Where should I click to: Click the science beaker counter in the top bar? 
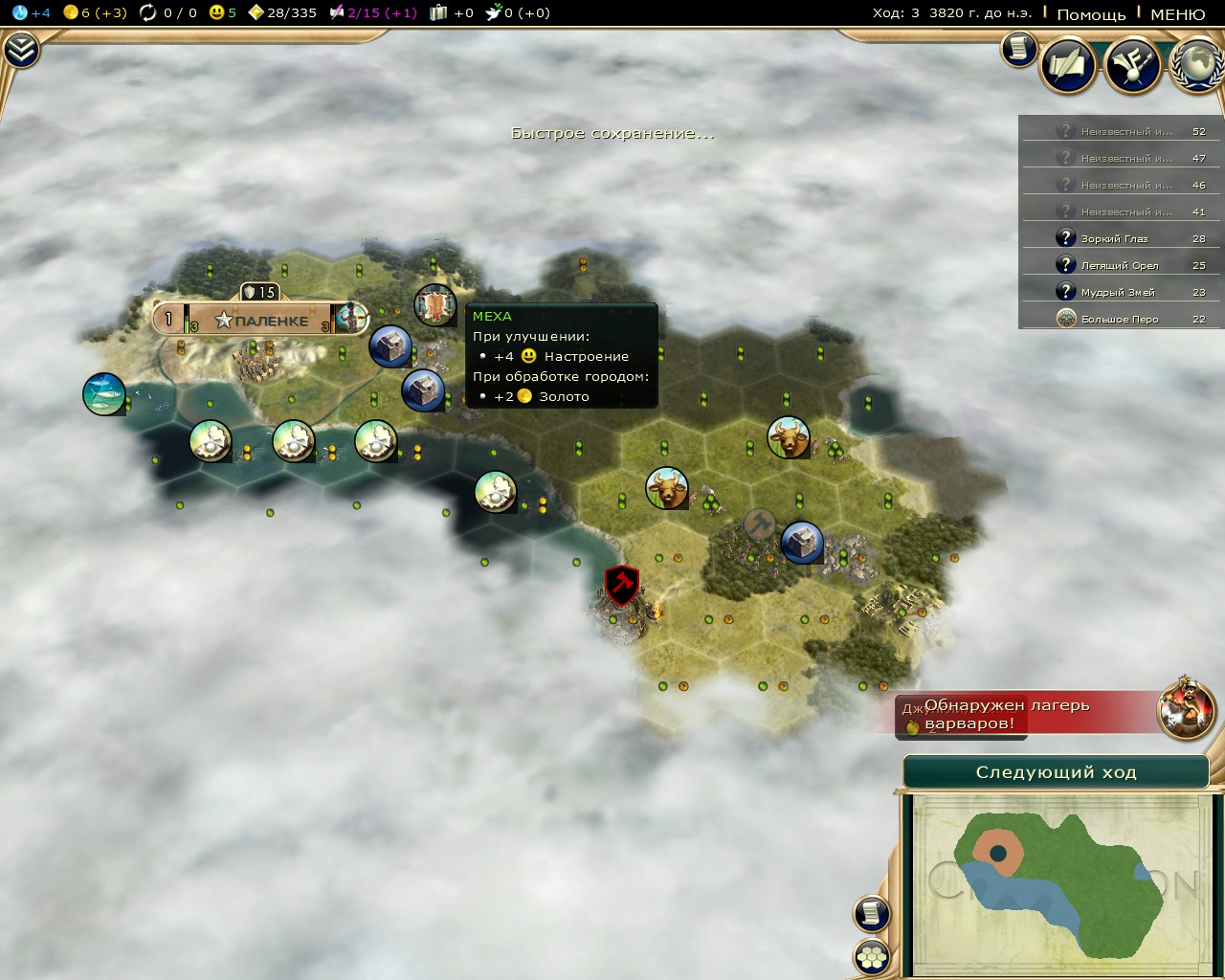31,12
